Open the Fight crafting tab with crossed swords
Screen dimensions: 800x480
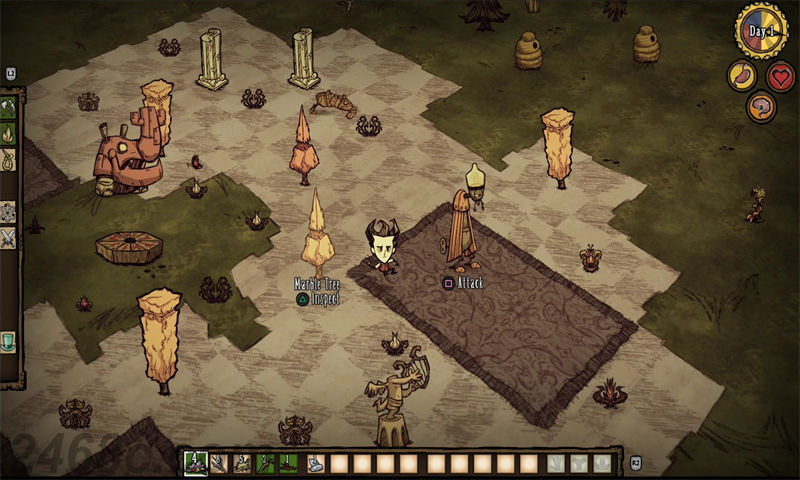[8, 238]
